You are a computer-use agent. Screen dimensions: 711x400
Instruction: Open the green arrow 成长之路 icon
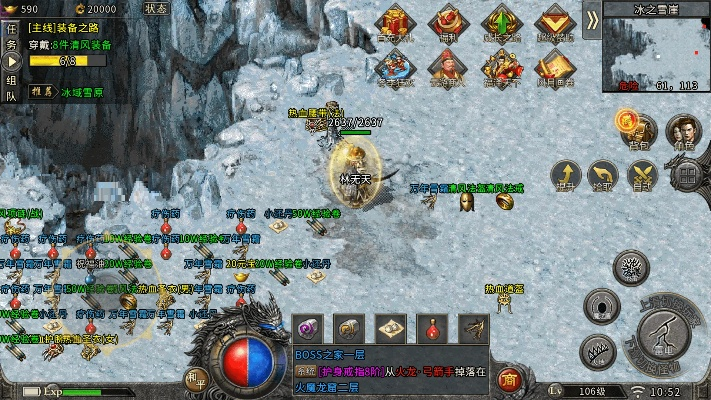pos(500,22)
